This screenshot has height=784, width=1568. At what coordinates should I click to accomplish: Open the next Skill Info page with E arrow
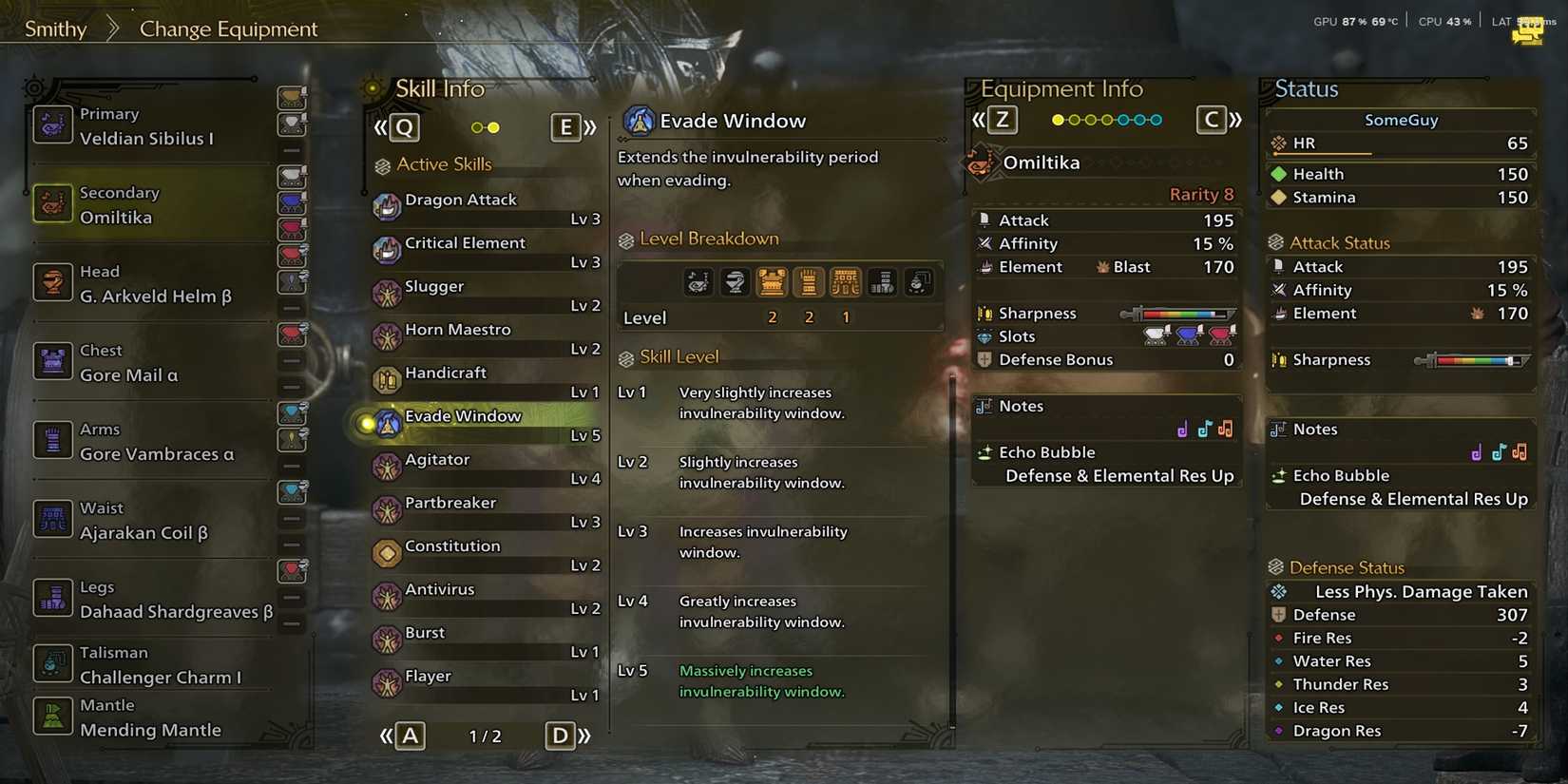[566, 126]
